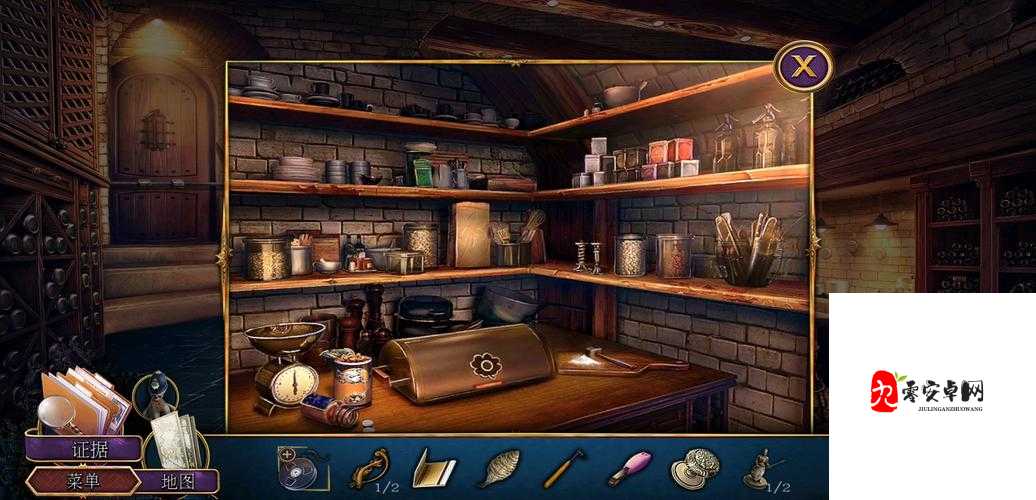Select the folded gold paper item
This screenshot has width=1036, height=500.
(x=433, y=468)
